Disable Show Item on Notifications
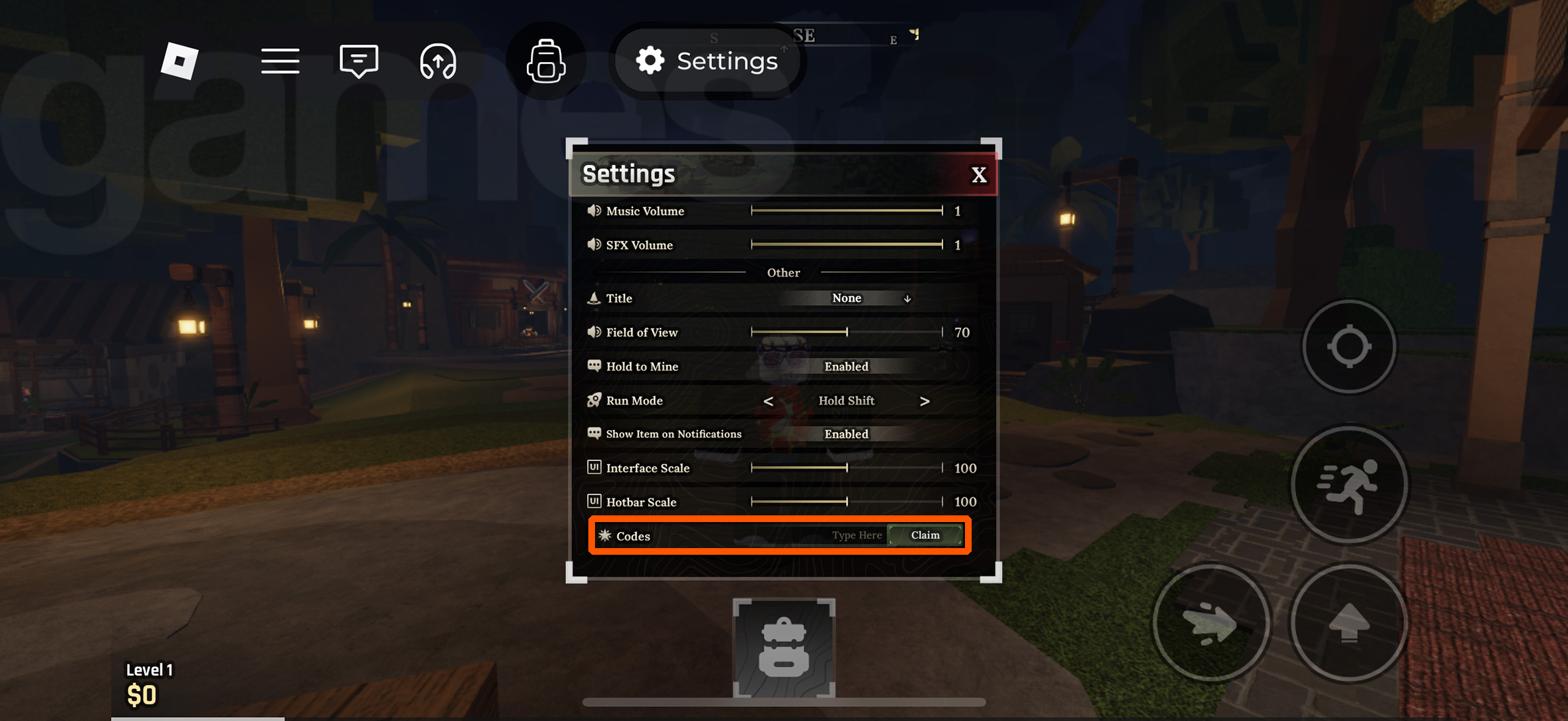This screenshot has height=721, width=1568. (846, 433)
